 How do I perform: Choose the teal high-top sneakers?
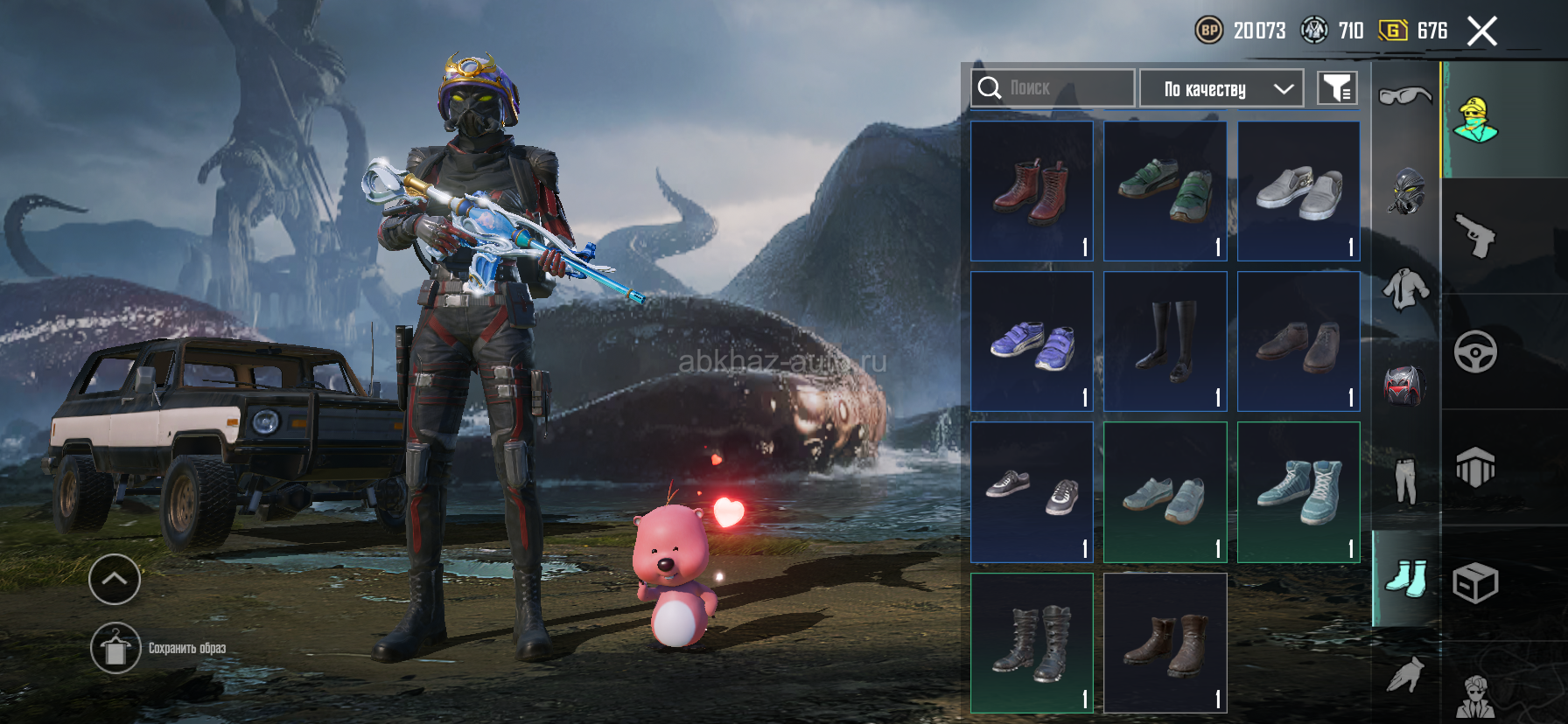1298,492
